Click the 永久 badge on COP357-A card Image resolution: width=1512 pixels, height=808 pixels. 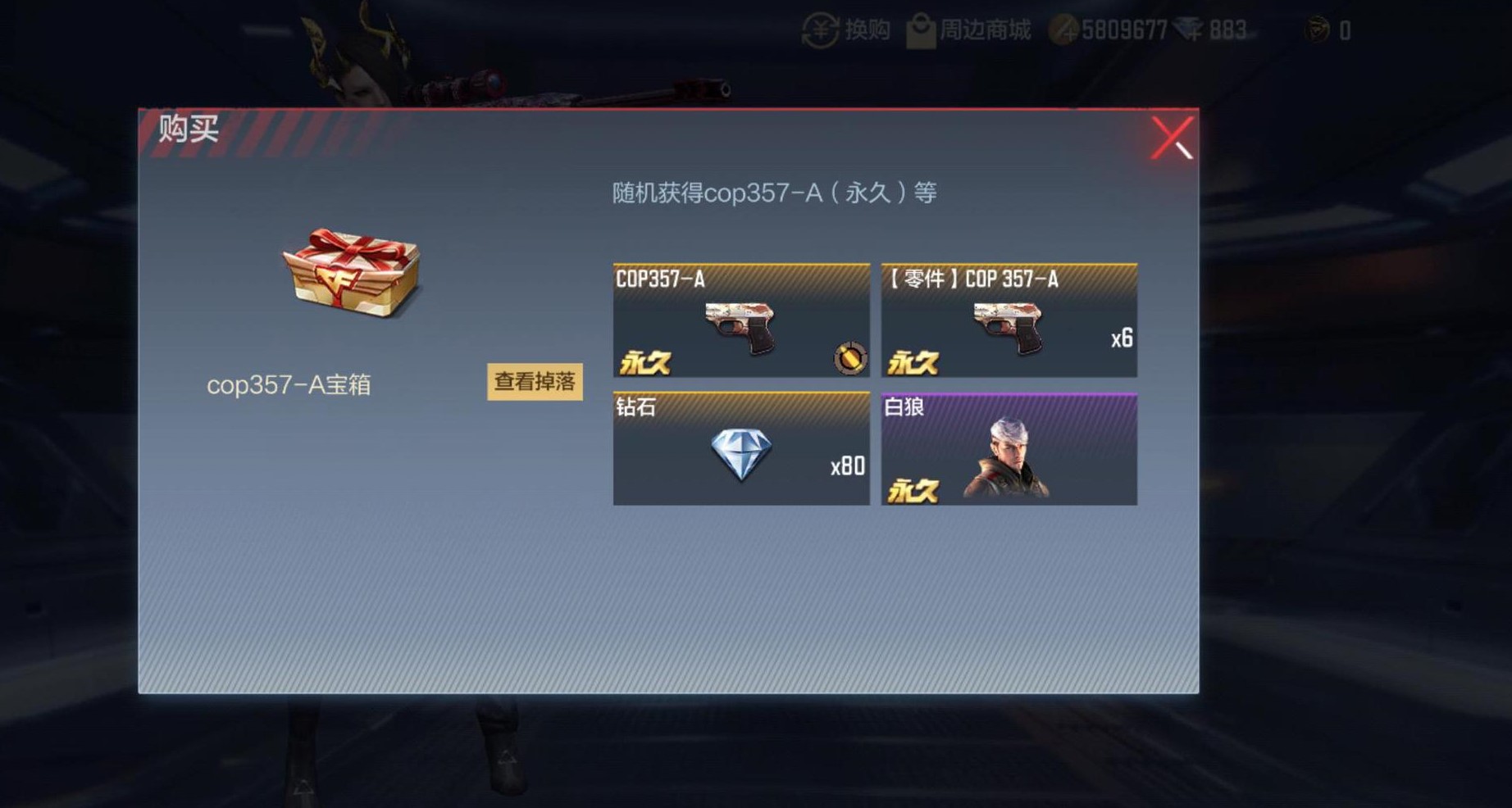click(647, 361)
